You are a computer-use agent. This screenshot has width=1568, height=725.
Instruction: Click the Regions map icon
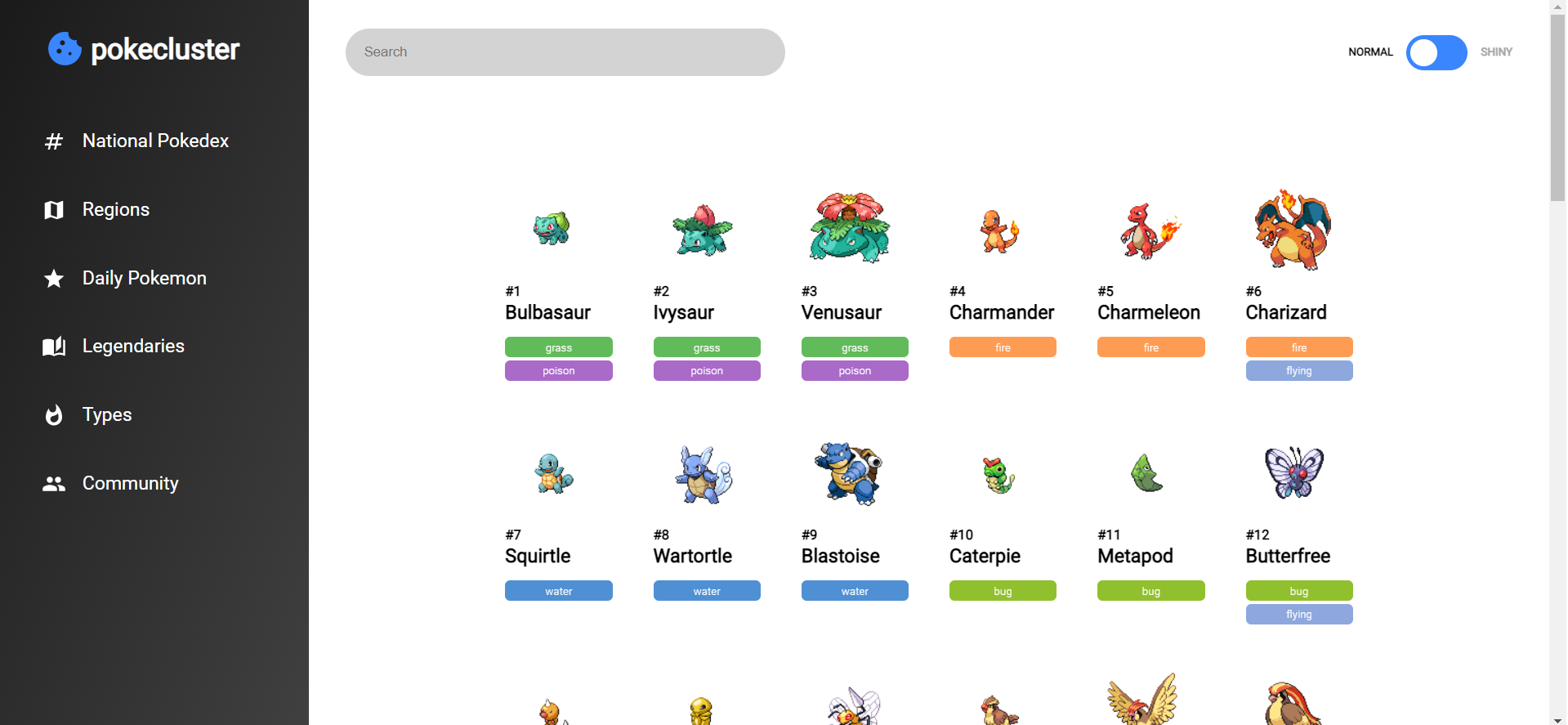pos(53,210)
